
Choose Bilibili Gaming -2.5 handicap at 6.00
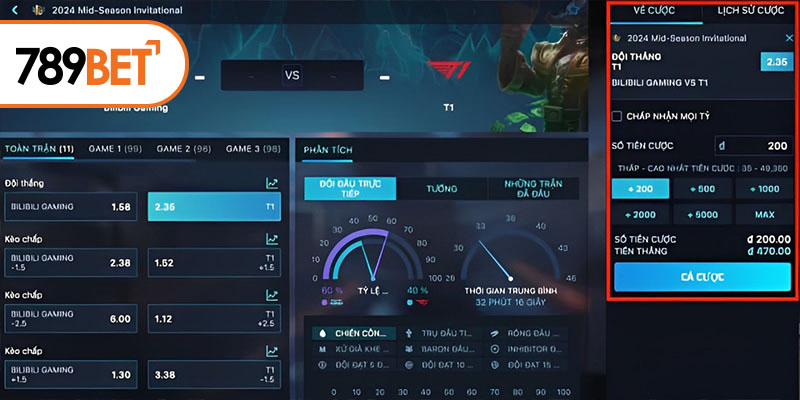[x=72, y=318]
